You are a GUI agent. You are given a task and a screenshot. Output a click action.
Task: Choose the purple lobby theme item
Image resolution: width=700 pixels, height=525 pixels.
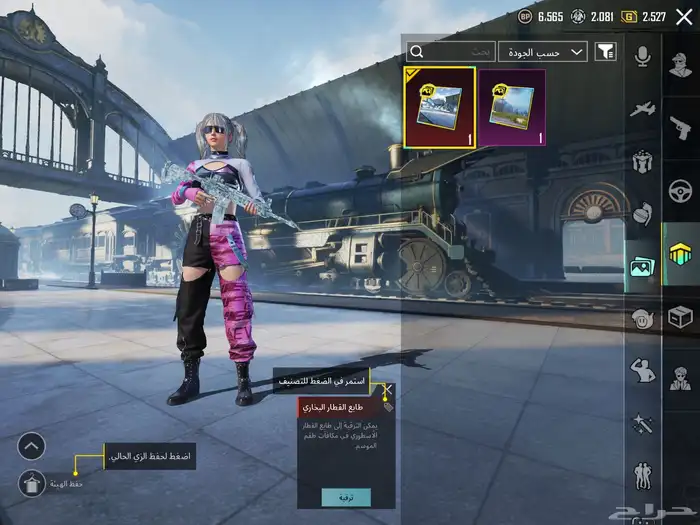click(511, 108)
